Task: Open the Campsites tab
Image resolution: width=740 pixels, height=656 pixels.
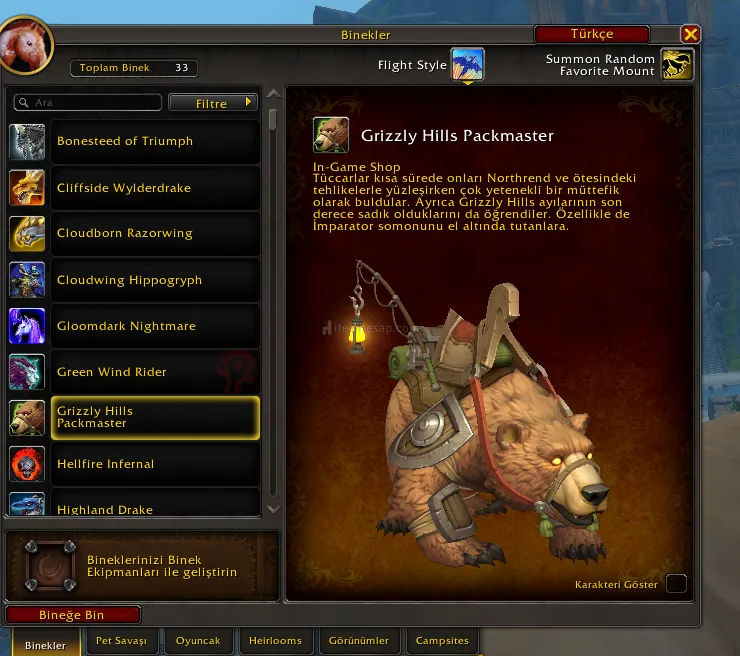Action: (x=442, y=640)
